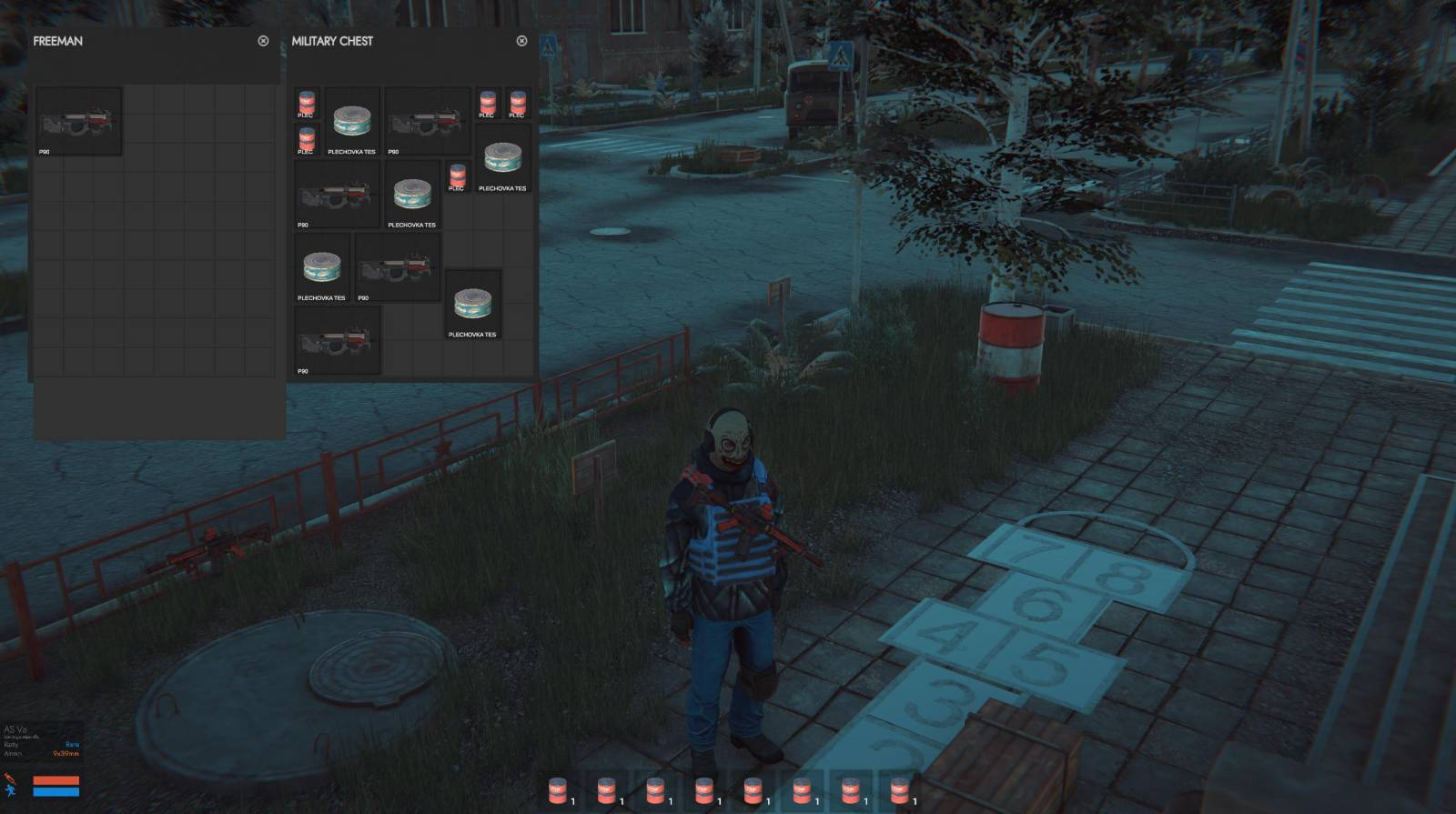Select the P90 in Freeman's inventory

coord(78,121)
